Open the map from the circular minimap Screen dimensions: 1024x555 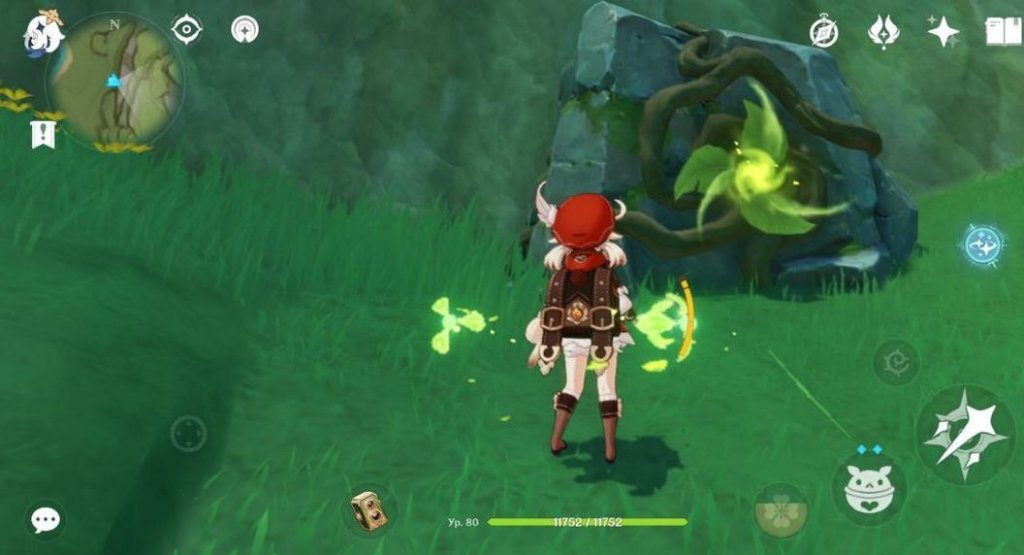tap(114, 80)
